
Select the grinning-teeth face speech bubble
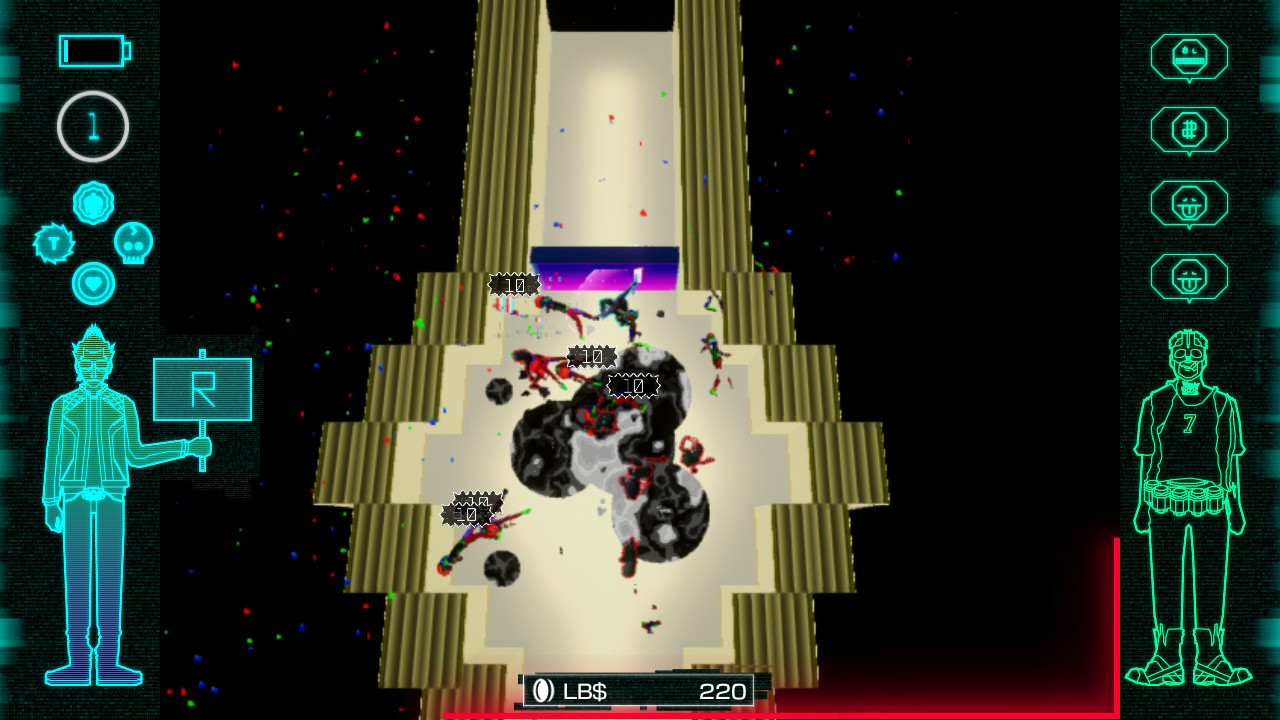1189,56
